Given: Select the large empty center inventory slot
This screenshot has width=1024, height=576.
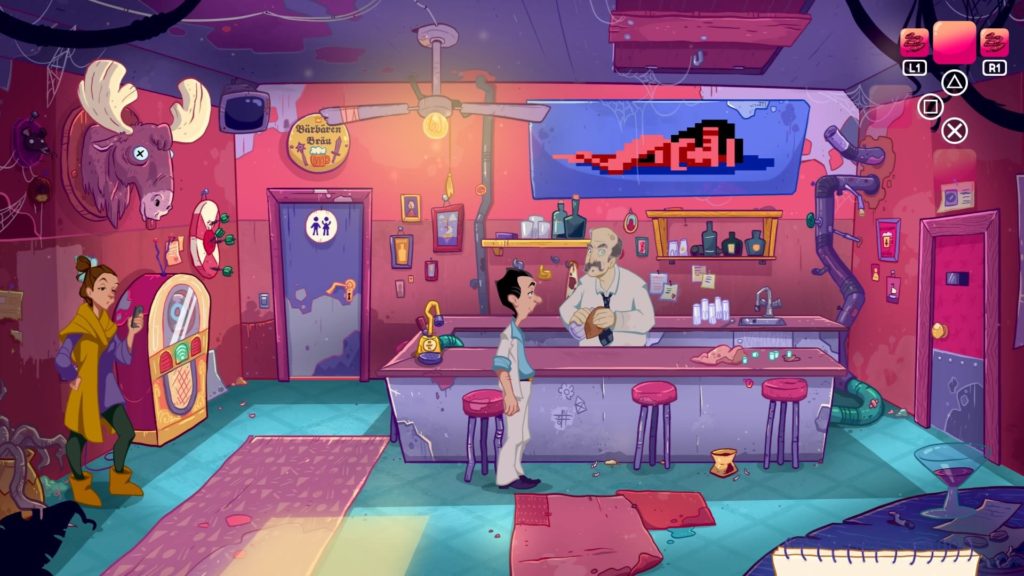Looking at the screenshot, I should 955,42.
